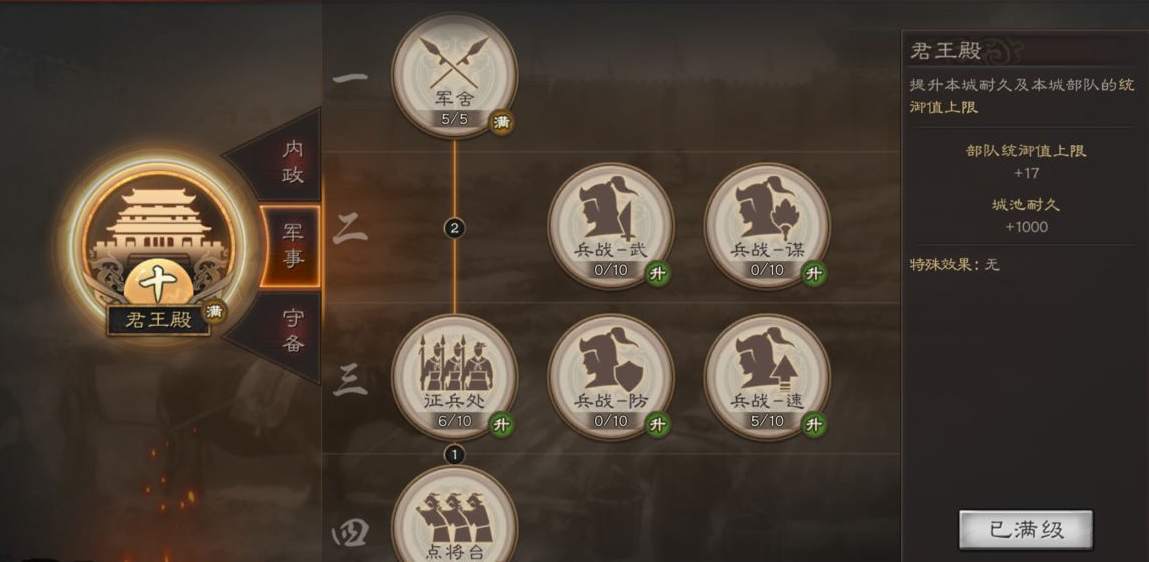
Task: Upgrade 兵战-武 with its green 升 badge
Action: [657, 273]
